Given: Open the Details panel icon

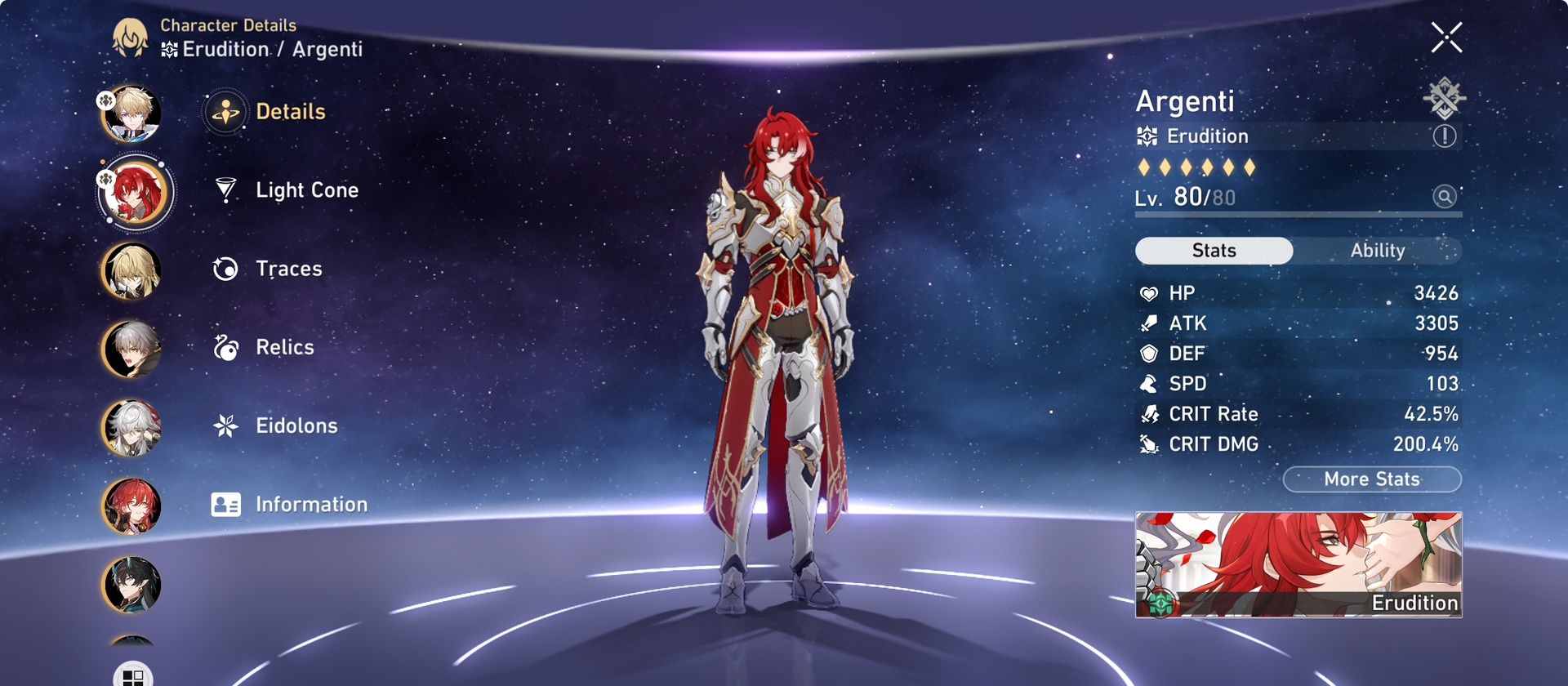Looking at the screenshot, I should (225, 112).
